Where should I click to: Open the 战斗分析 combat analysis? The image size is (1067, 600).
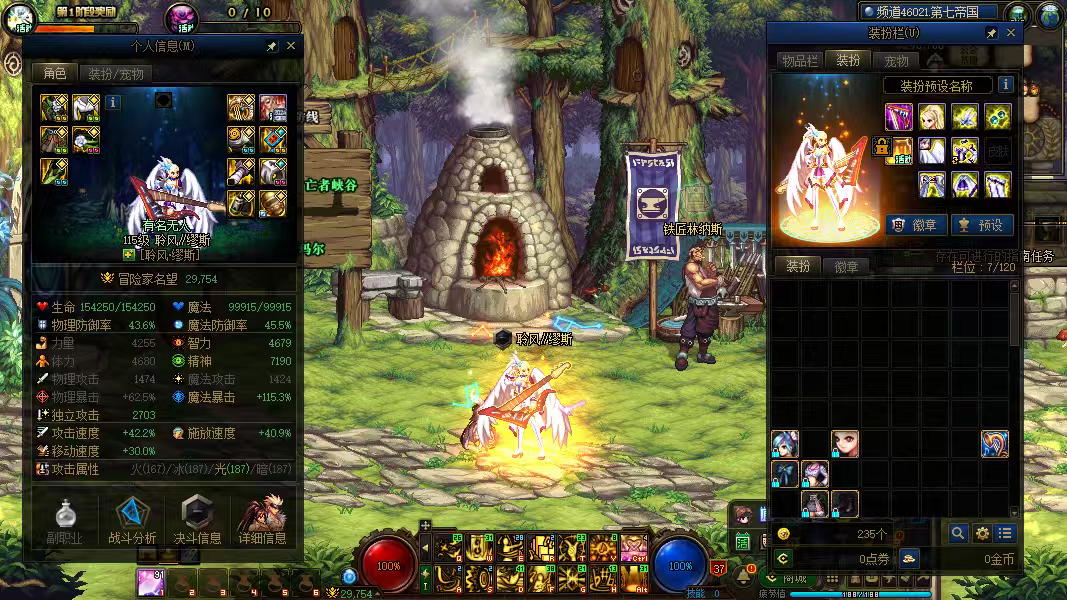pos(132,521)
